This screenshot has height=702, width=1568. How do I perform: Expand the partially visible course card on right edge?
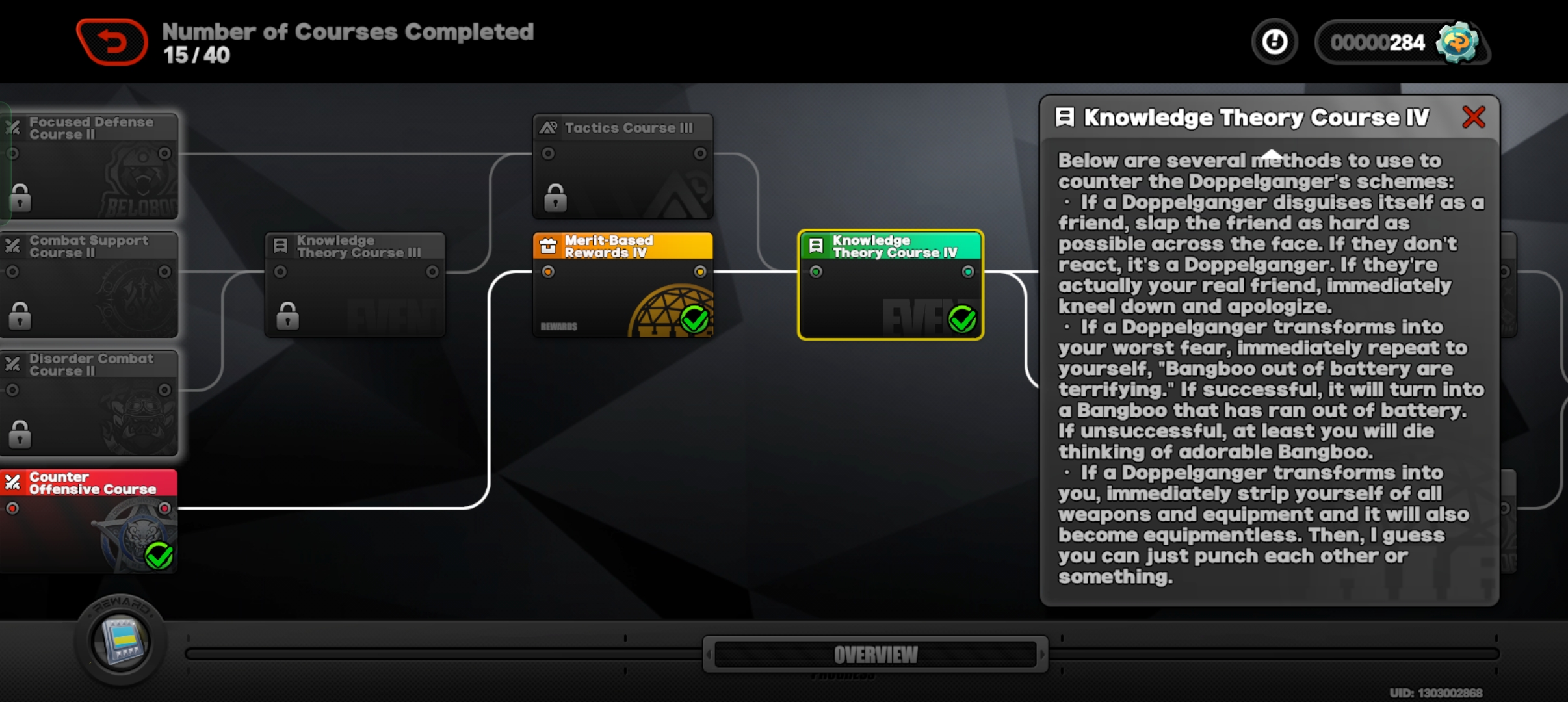pyautogui.click(x=1508, y=286)
